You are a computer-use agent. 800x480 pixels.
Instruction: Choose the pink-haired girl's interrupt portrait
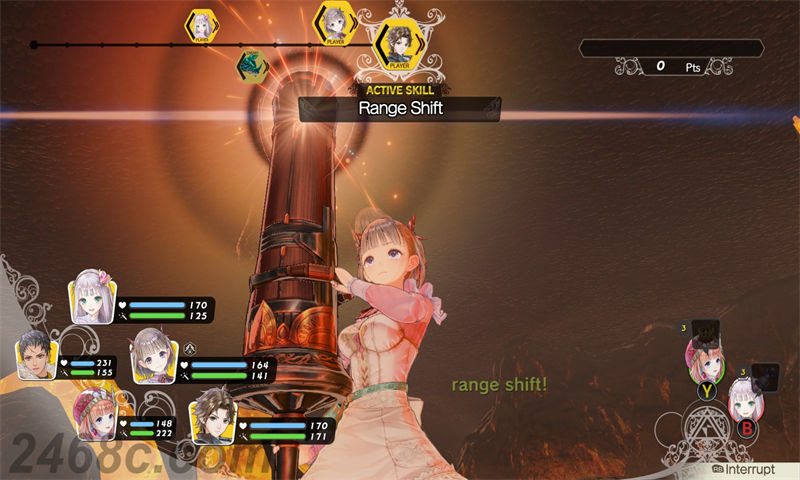click(x=703, y=357)
